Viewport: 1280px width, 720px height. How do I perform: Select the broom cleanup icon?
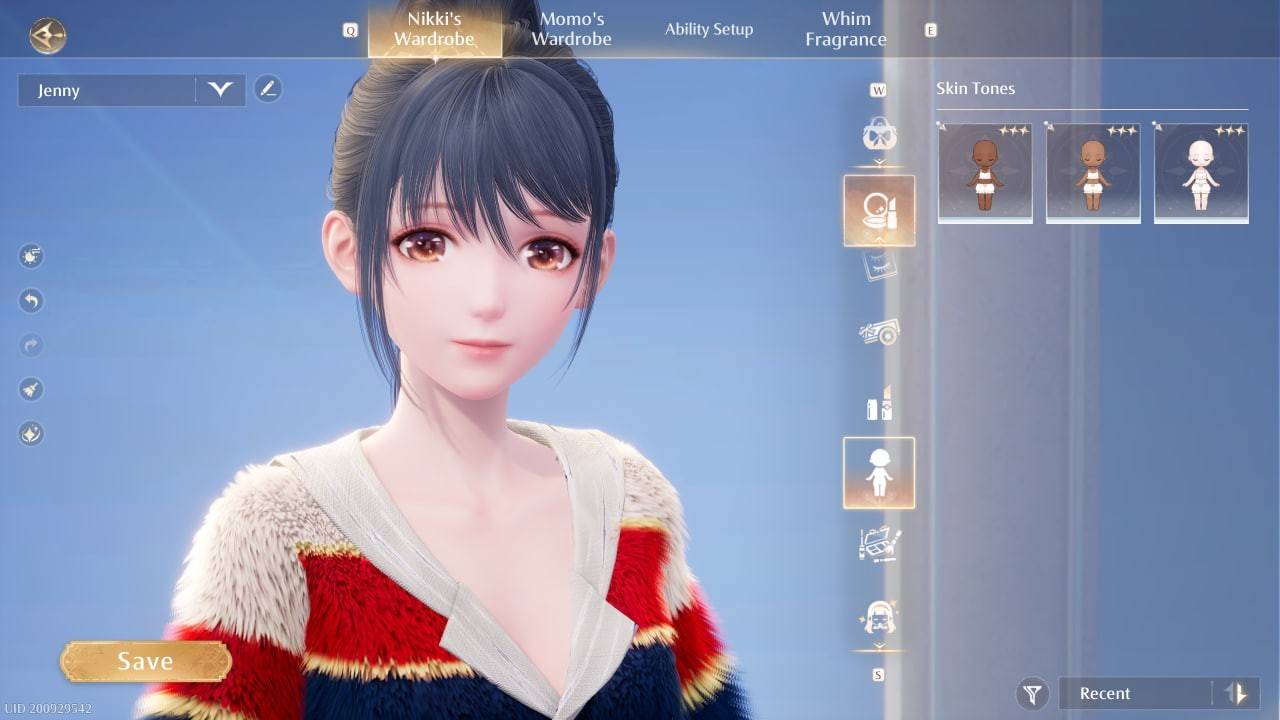point(30,389)
